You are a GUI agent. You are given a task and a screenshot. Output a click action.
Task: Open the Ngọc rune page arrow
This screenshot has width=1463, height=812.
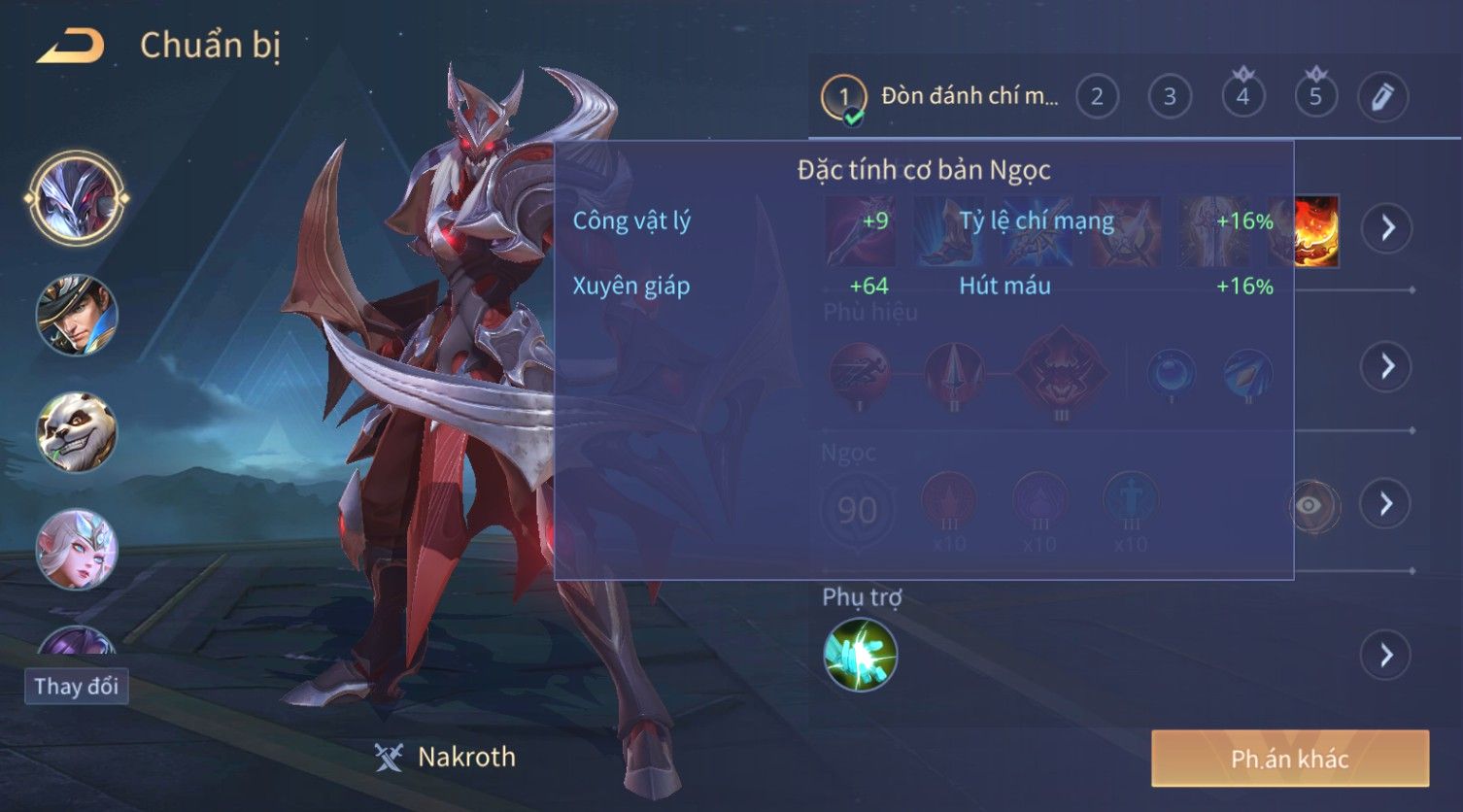click(x=1386, y=503)
